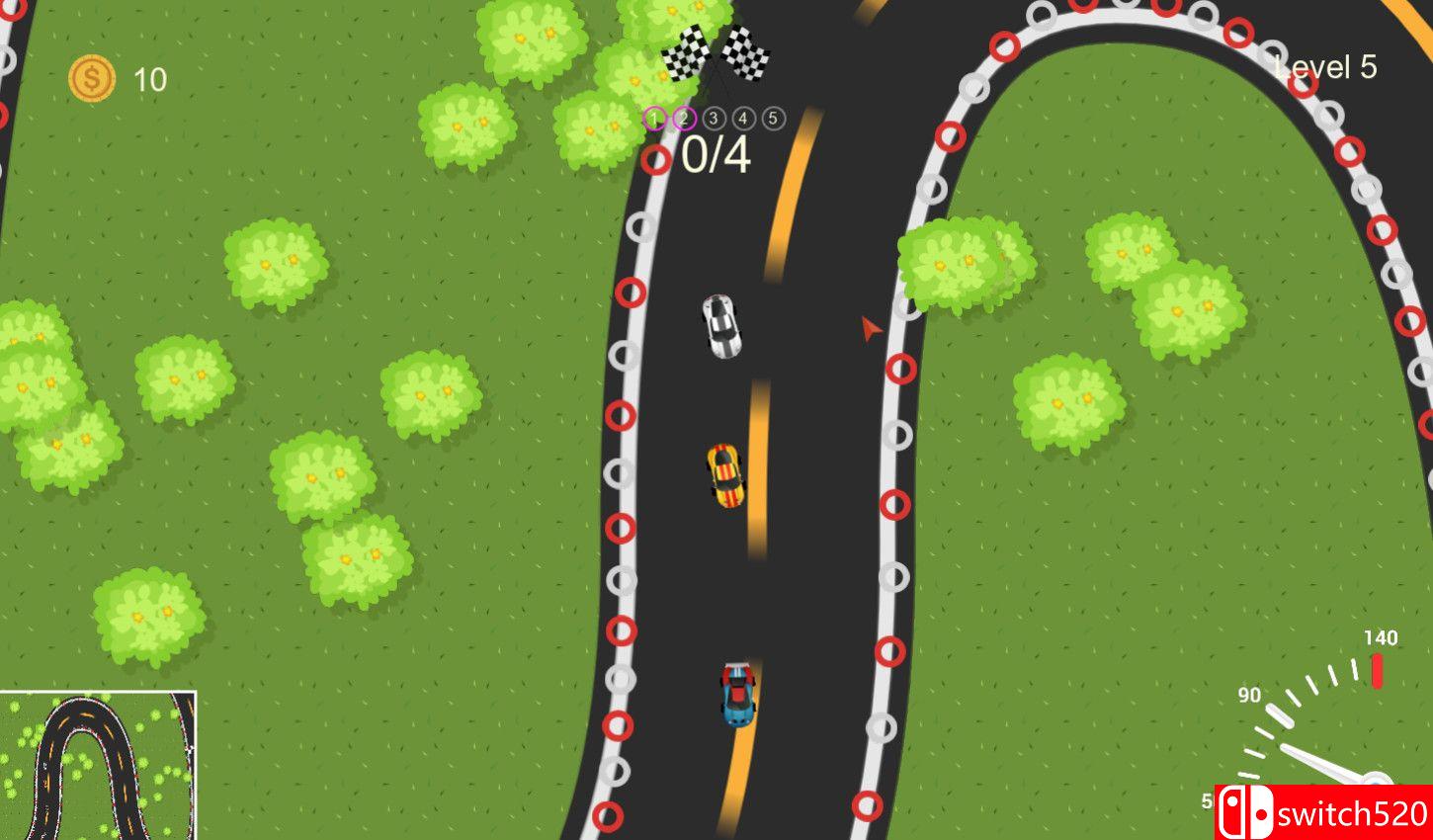Open the locked level 5 indicator

tap(772, 119)
